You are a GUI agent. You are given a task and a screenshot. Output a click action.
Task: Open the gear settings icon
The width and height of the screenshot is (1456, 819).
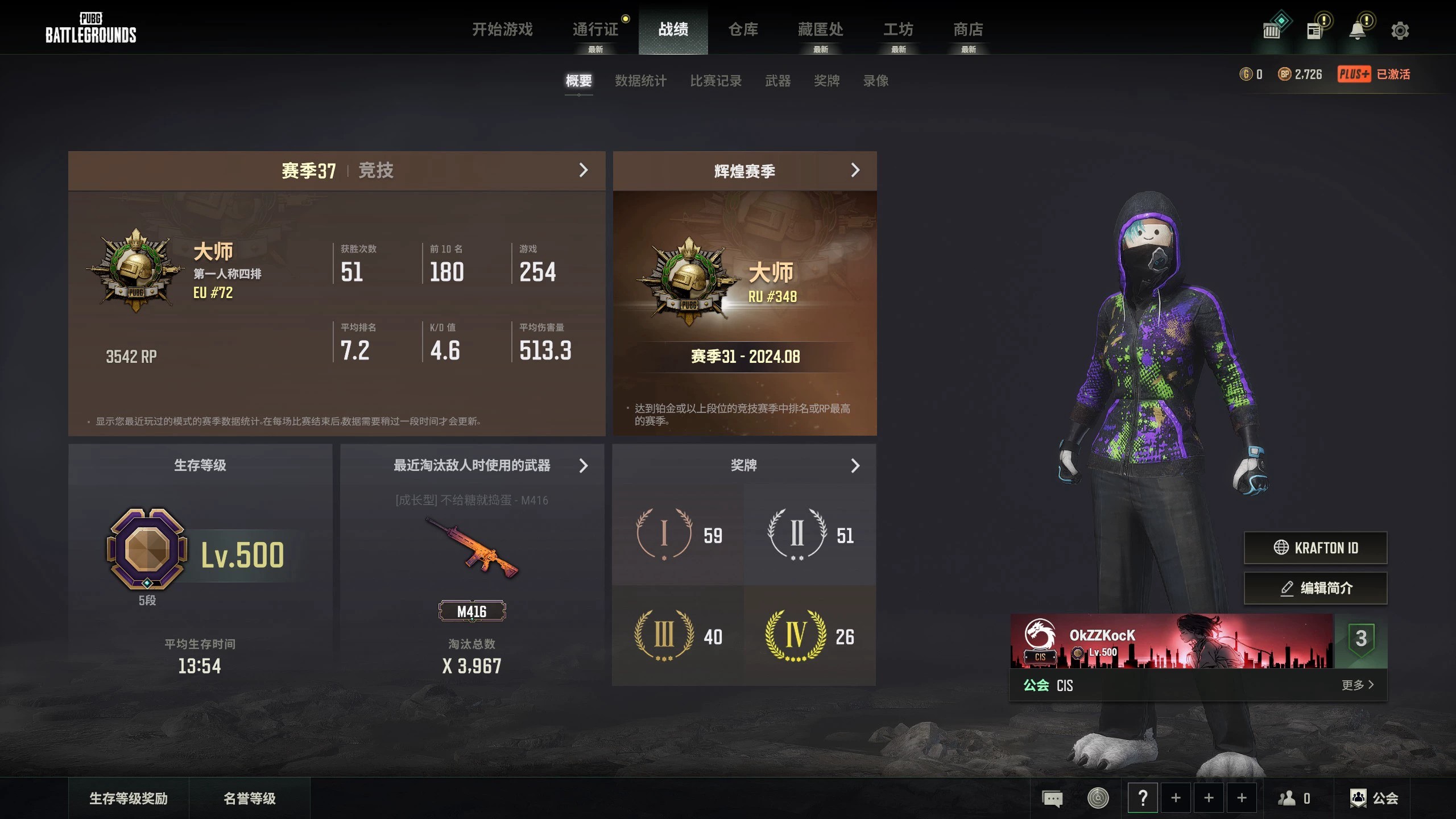1400,31
